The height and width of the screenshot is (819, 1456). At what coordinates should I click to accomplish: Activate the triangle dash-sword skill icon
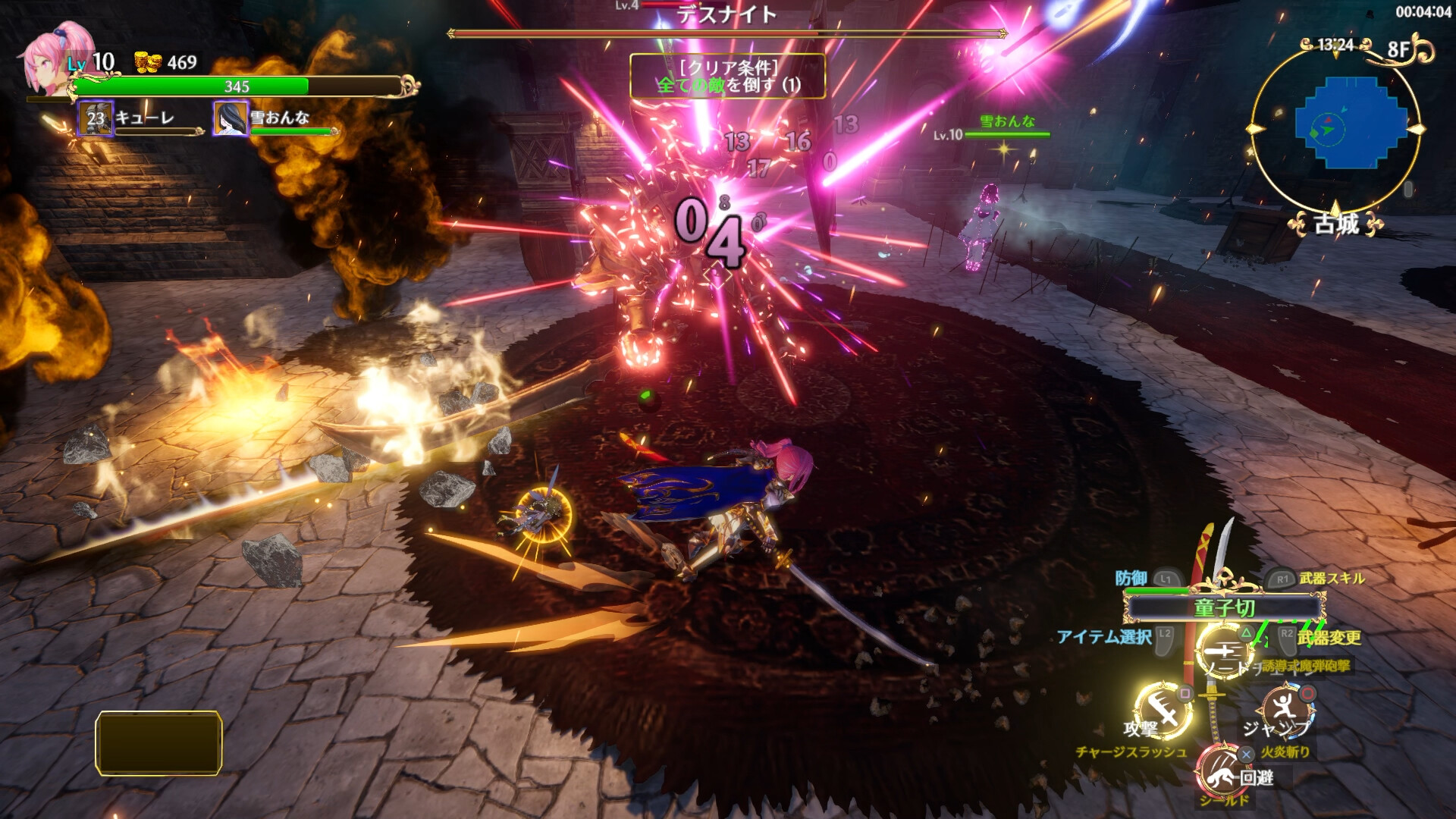click(x=1225, y=651)
